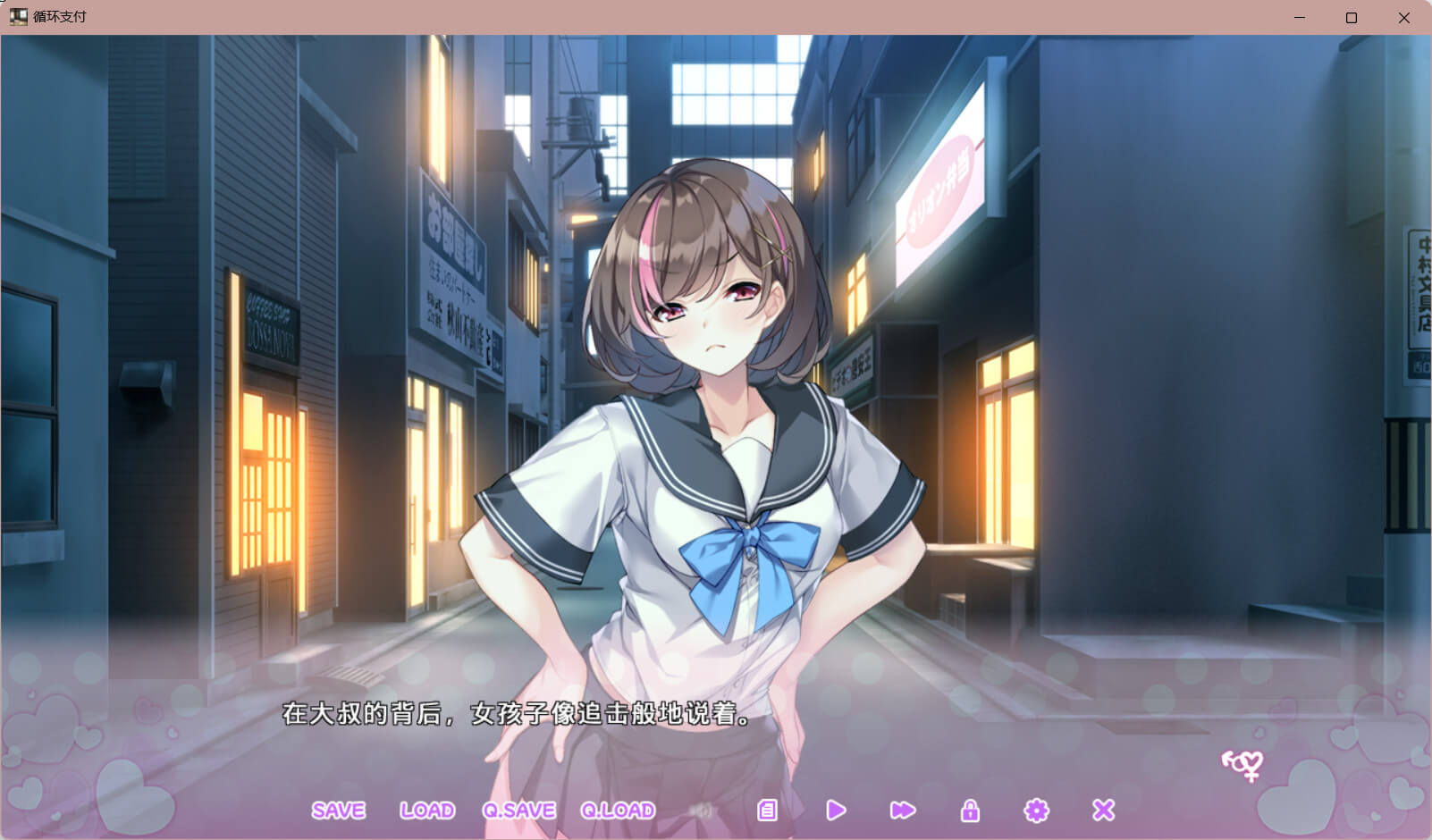Open settings via the gear icon
This screenshot has height=840, width=1432.
tap(1036, 811)
